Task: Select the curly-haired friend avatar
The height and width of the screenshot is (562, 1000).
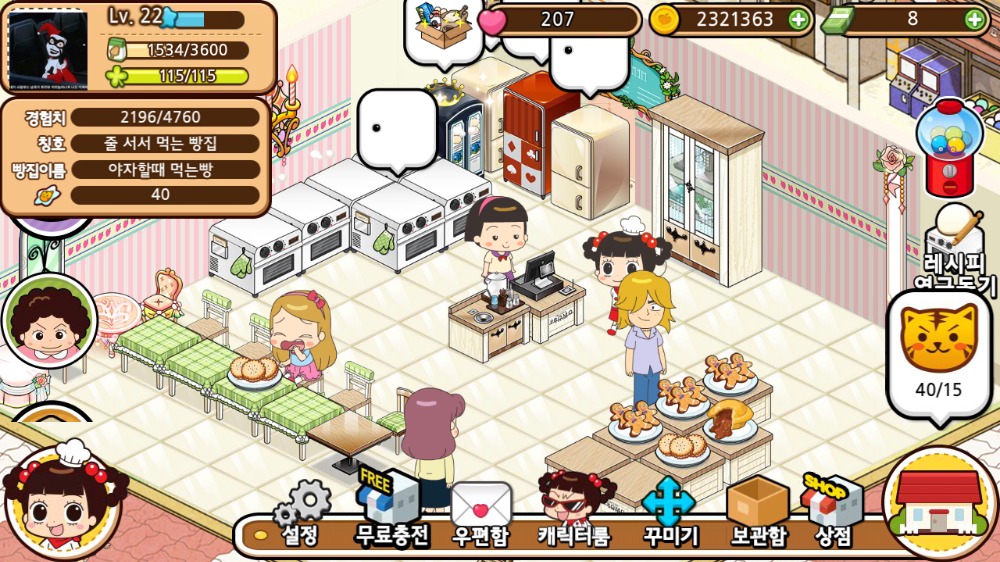Action: tap(48, 321)
